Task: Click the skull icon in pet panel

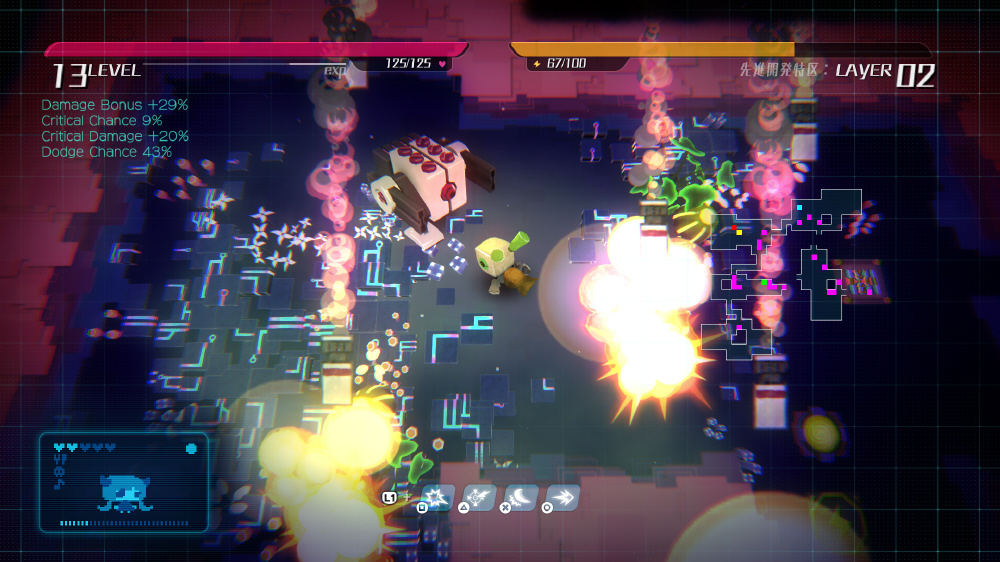Action: [x=59, y=472]
